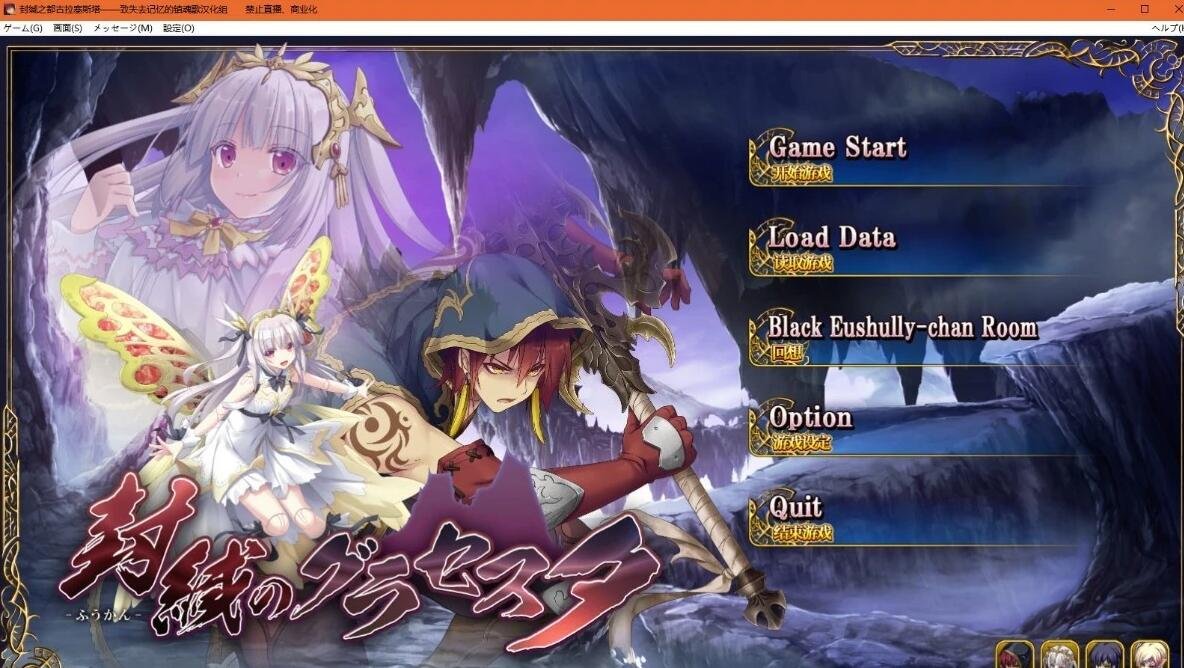1184x668 pixels.
Task: Select the silver-haired character portrait
Action: (1060, 655)
